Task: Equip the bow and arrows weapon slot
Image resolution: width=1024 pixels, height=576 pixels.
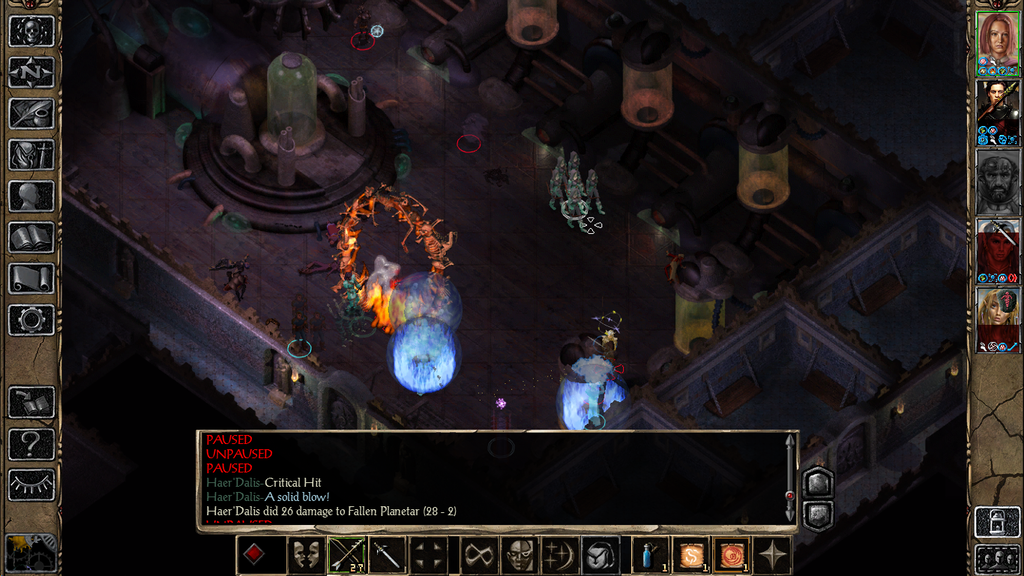Action: (345, 554)
